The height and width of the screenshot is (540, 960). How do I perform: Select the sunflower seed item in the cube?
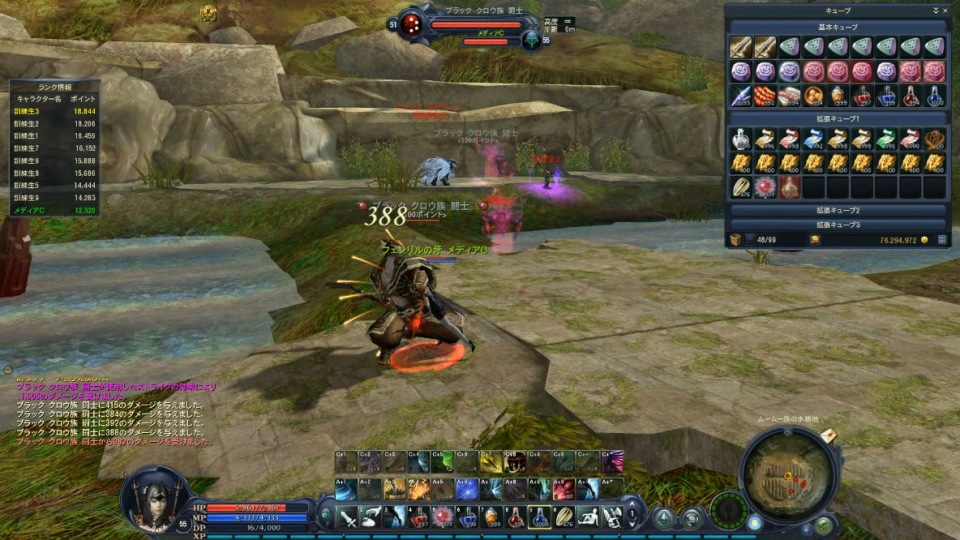pyautogui.click(x=741, y=187)
